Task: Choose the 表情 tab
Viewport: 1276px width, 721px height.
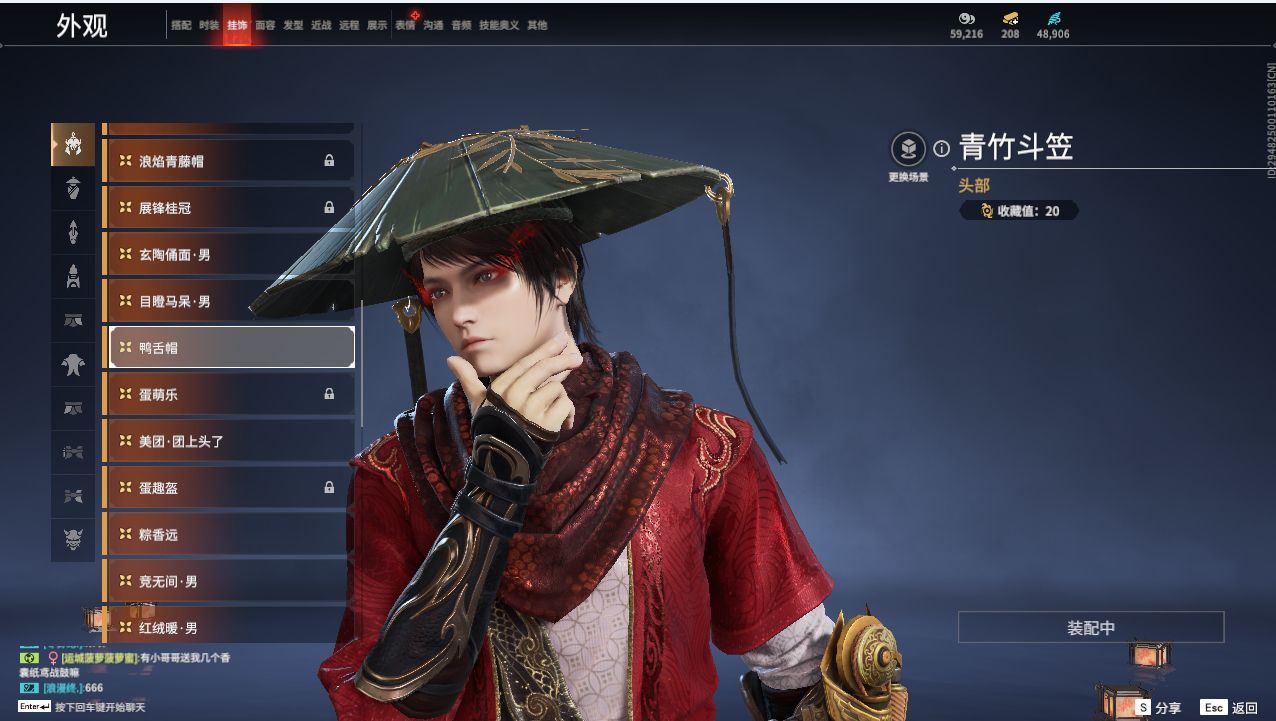Action: point(405,25)
